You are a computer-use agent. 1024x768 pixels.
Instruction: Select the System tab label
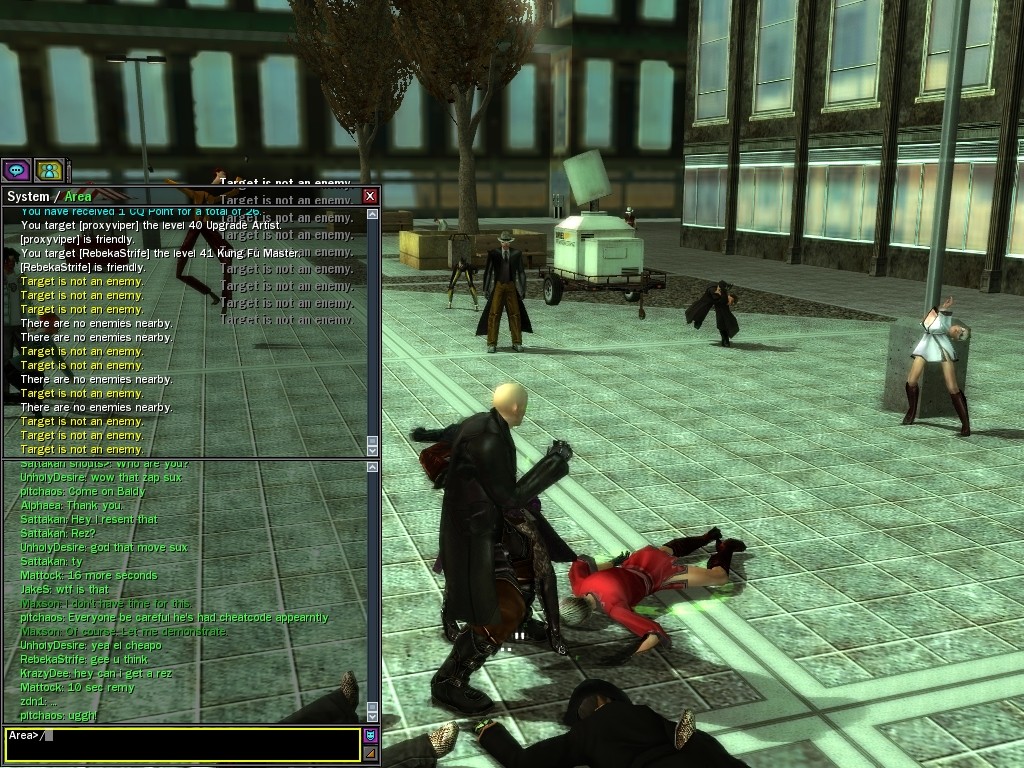(27, 197)
